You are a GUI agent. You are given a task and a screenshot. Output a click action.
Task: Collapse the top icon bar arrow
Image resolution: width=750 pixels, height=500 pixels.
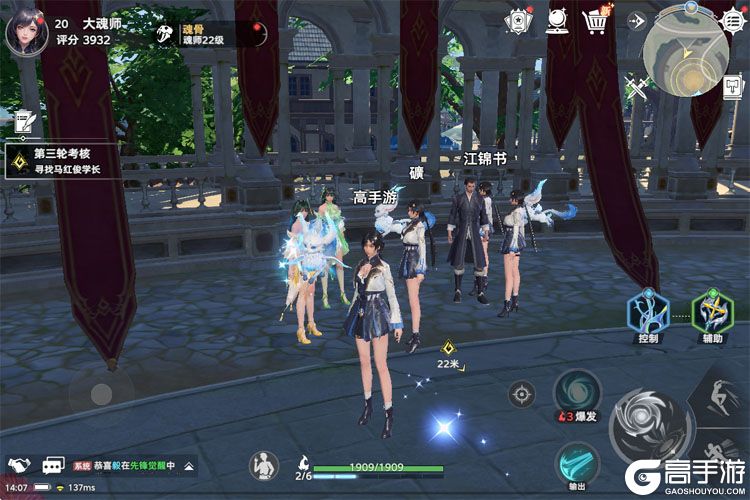[x=635, y=20]
